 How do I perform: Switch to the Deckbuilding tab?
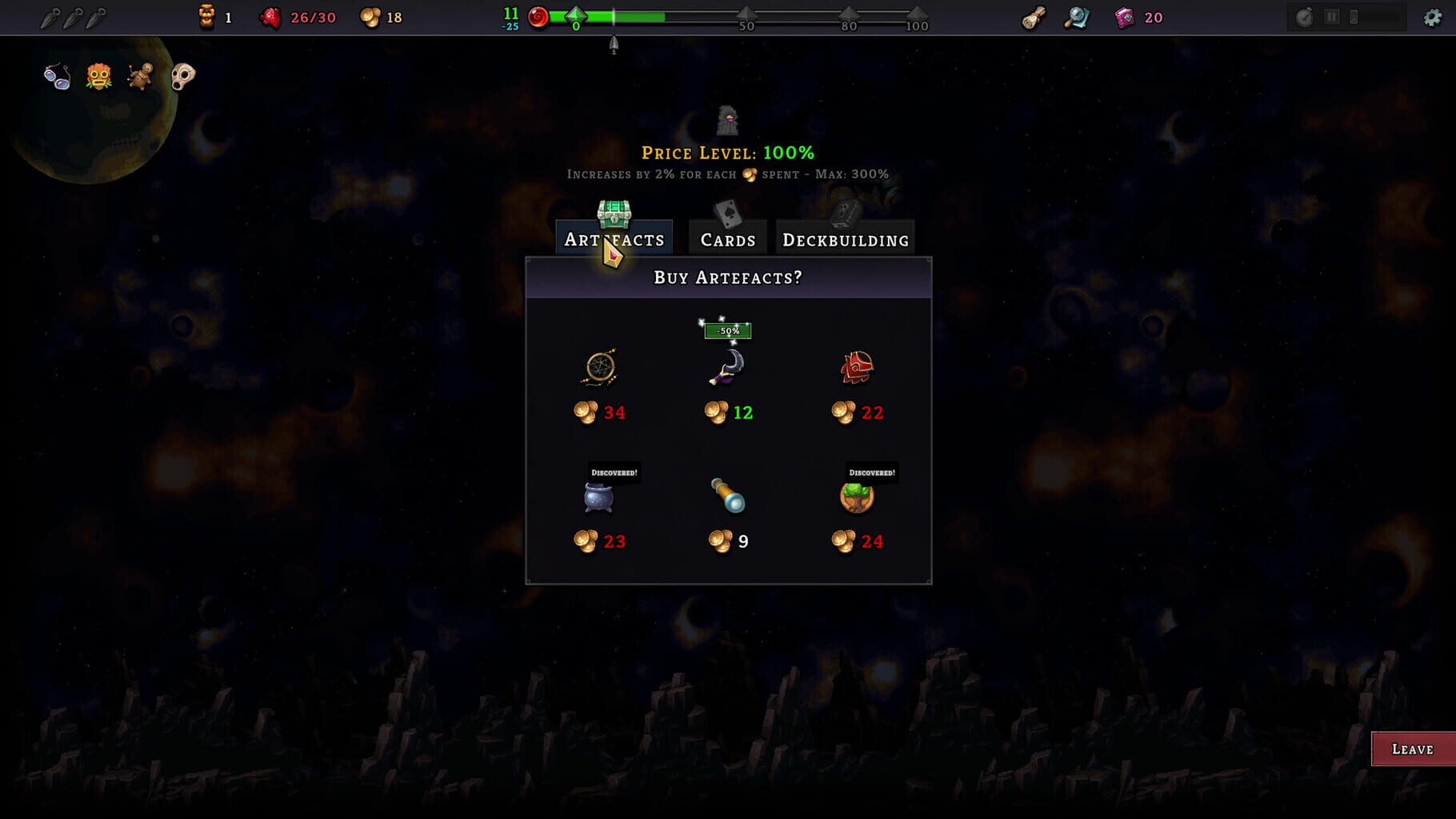coord(845,238)
